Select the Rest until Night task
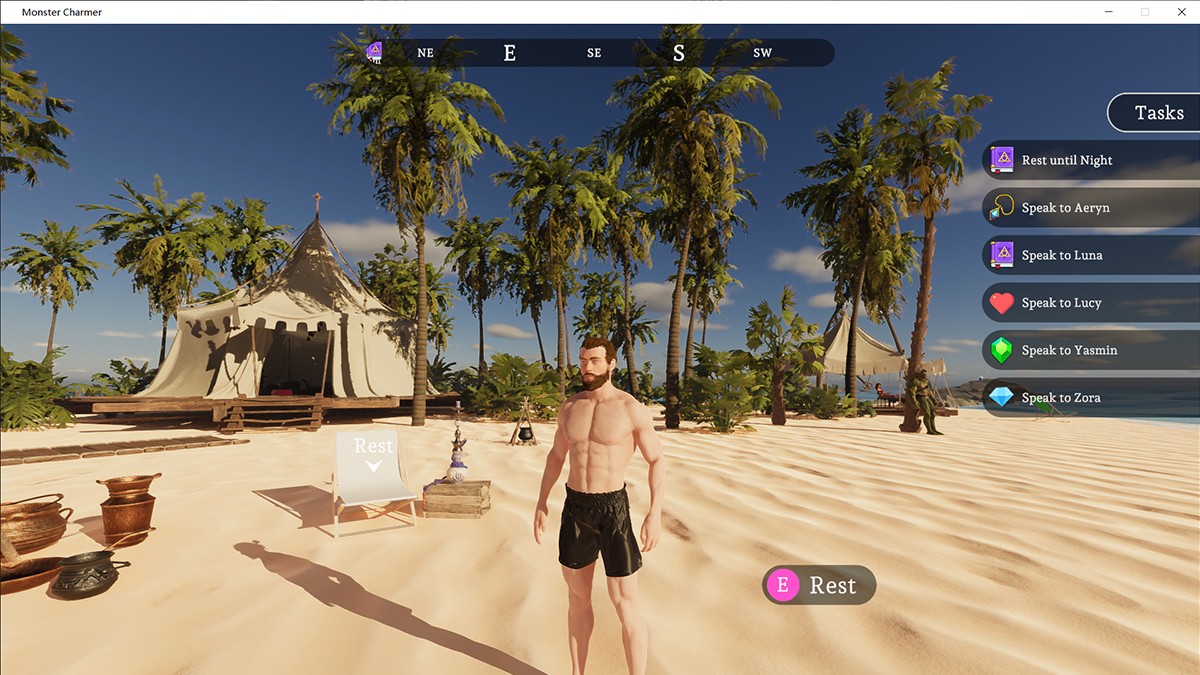The image size is (1200, 675). tap(1066, 160)
